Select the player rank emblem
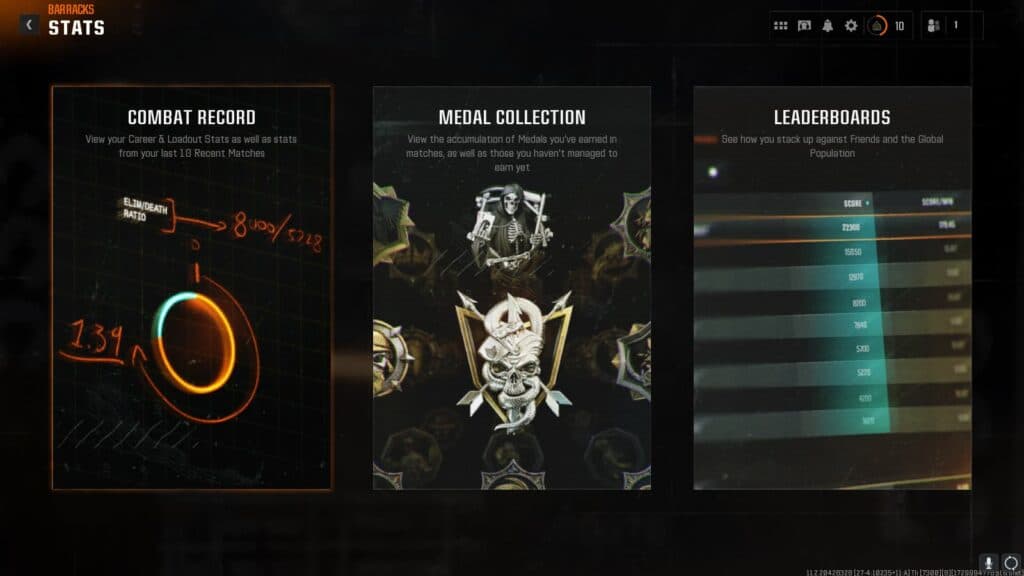The height and width of the screenshot is (576, 1024). [x=878, y=26]
